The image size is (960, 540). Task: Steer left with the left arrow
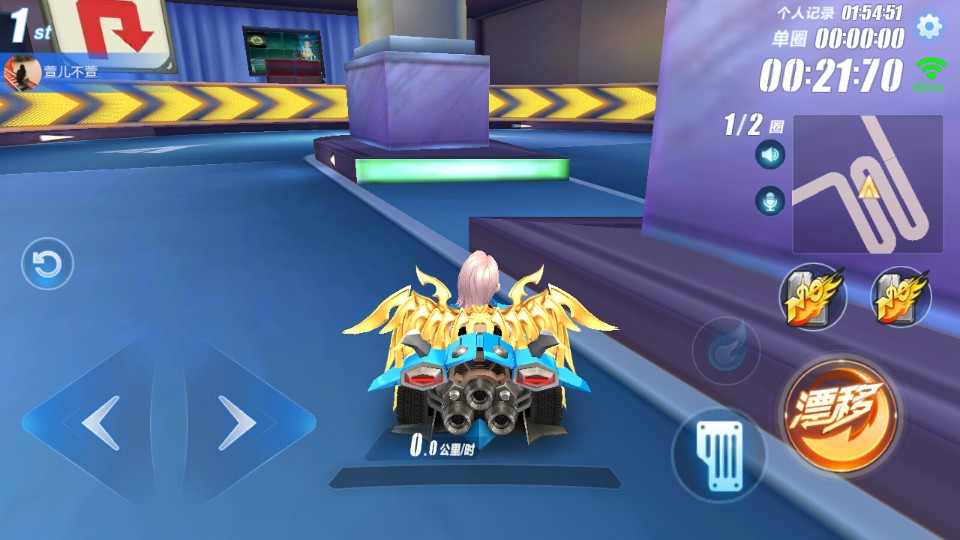point(100,424)
